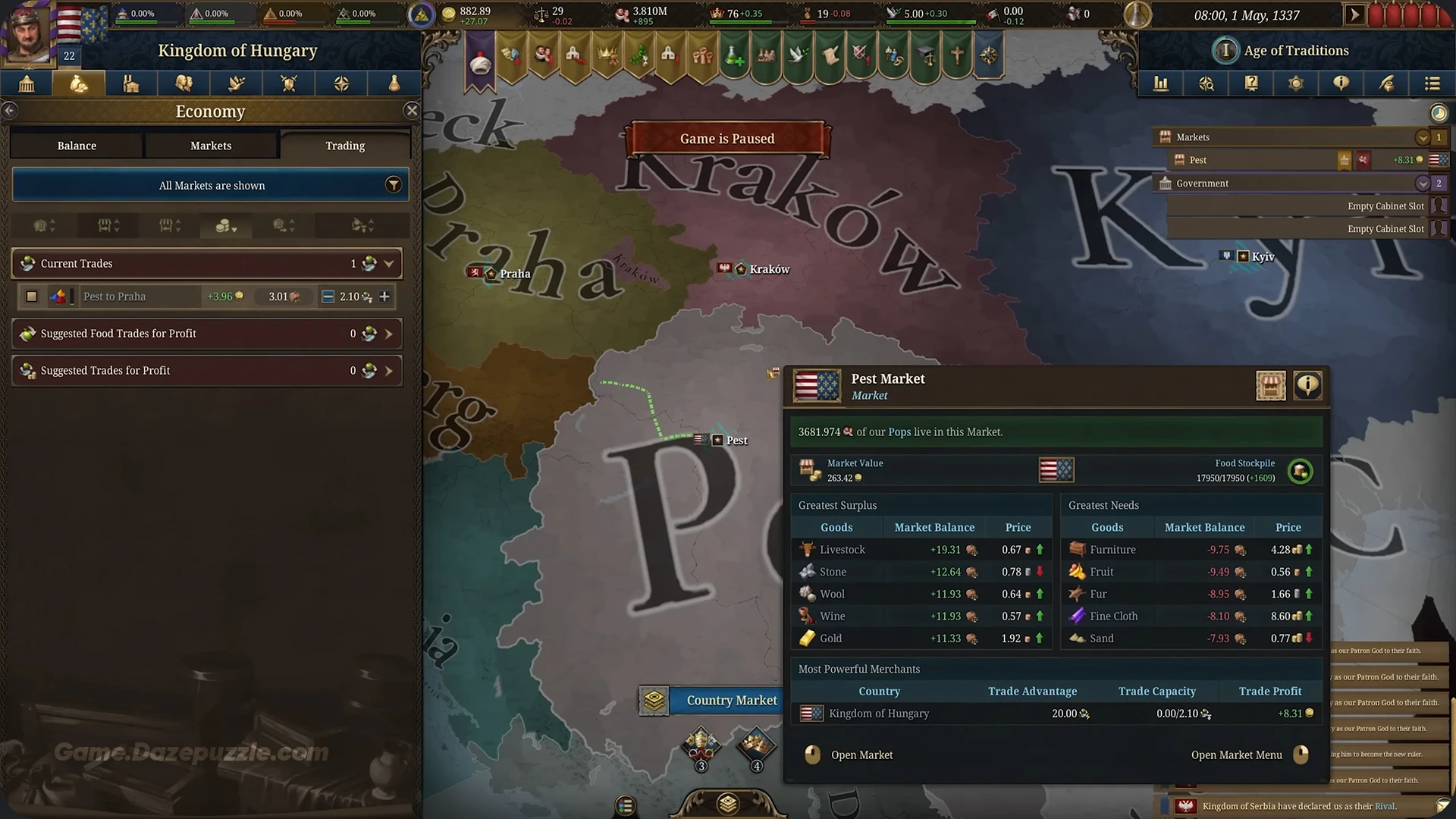Open the help book icon
The width and height of the screenshot is (1456, 819).
pos(1251,83)
